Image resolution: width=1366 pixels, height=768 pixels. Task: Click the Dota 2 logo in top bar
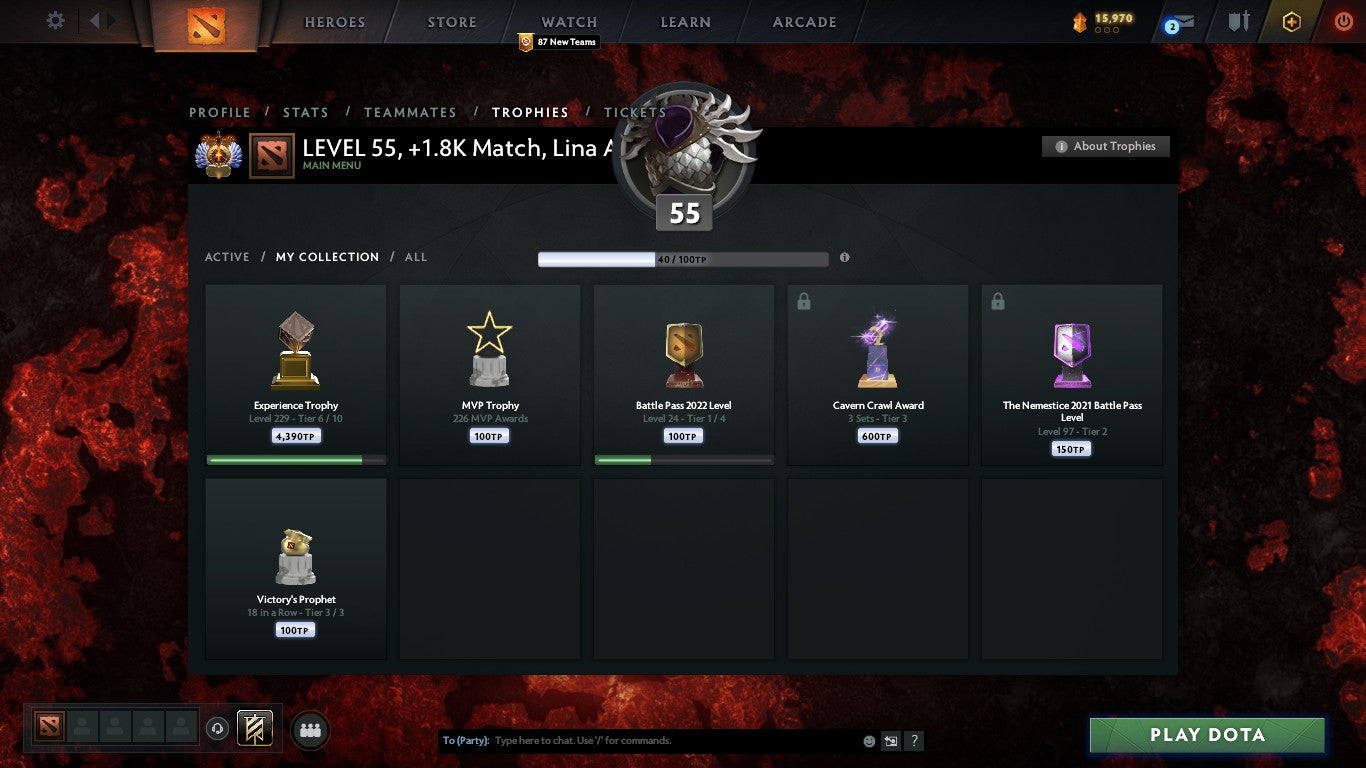(209, 22)
